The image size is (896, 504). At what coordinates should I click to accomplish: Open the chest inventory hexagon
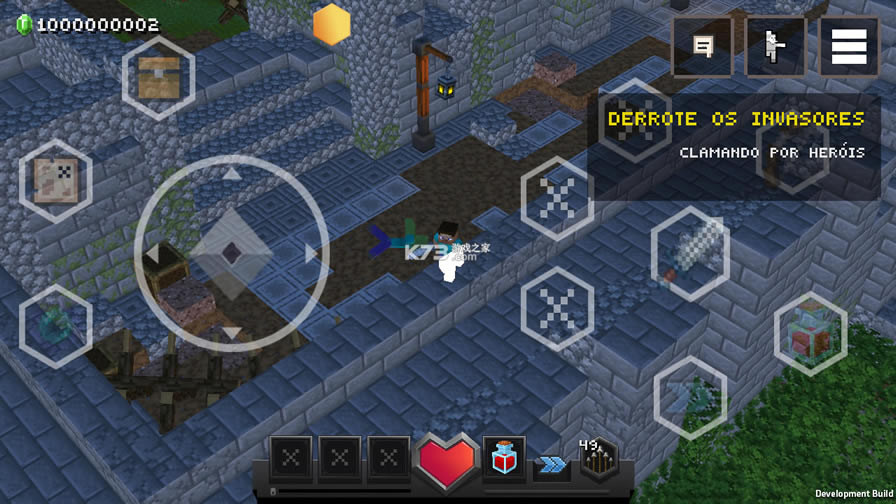tap(158, 78)
